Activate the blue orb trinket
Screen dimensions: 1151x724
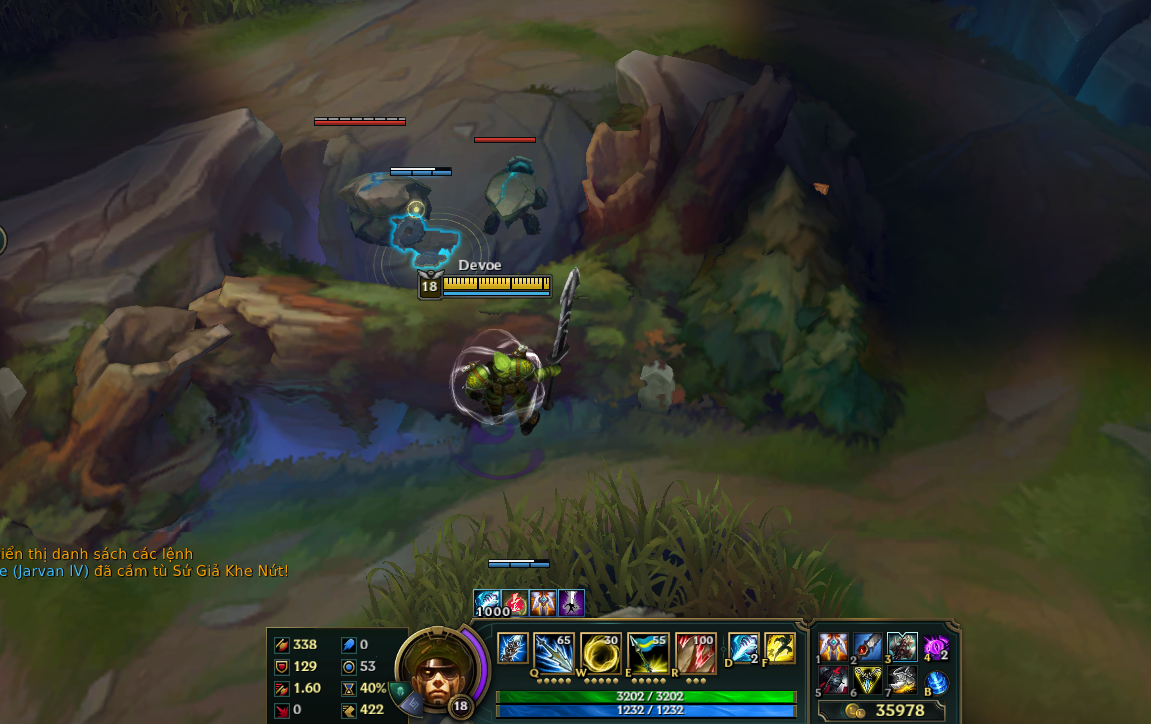(x=936, y=681)
